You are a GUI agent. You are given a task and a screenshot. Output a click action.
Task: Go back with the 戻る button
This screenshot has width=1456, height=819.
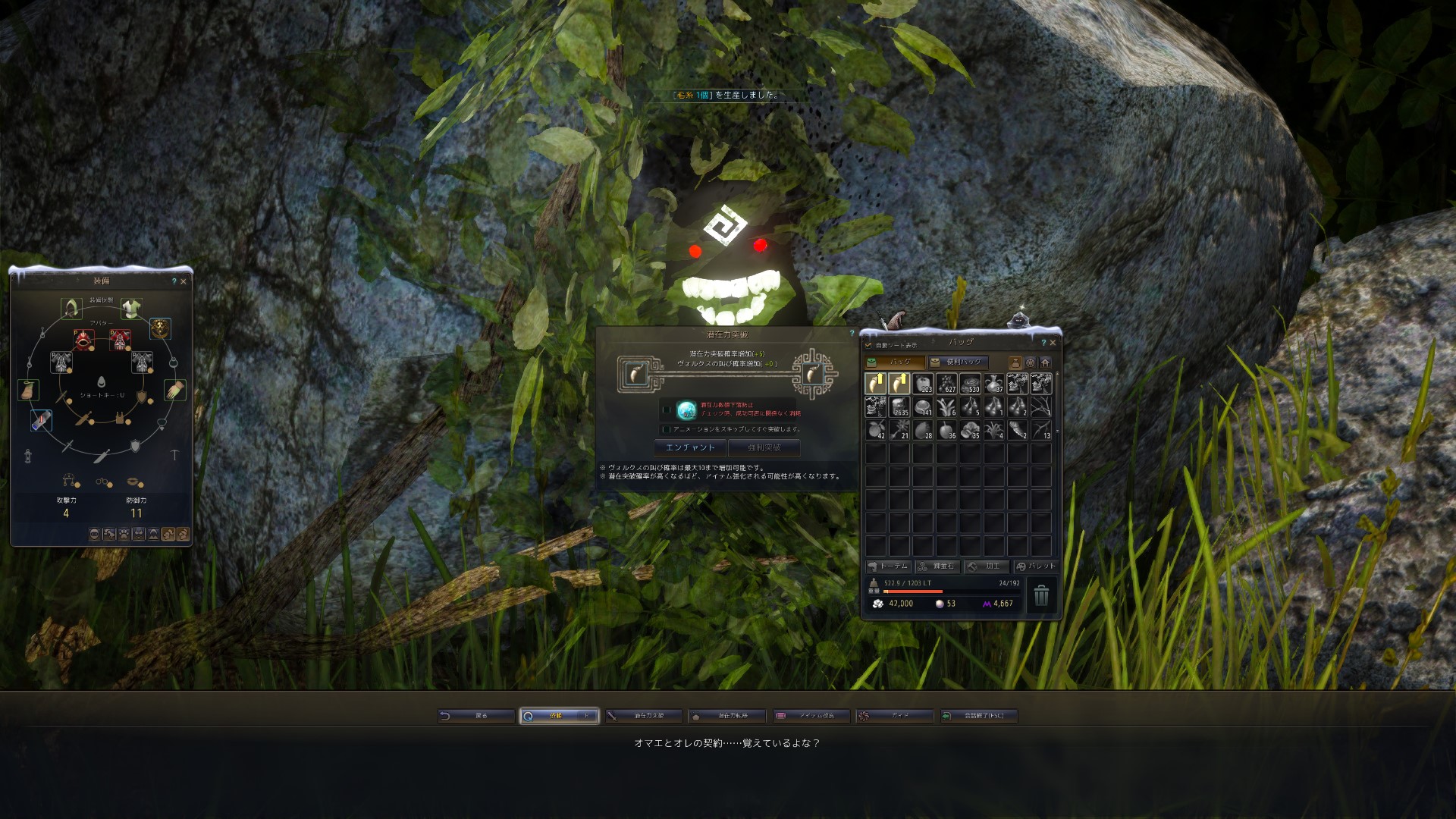point(475,716)
